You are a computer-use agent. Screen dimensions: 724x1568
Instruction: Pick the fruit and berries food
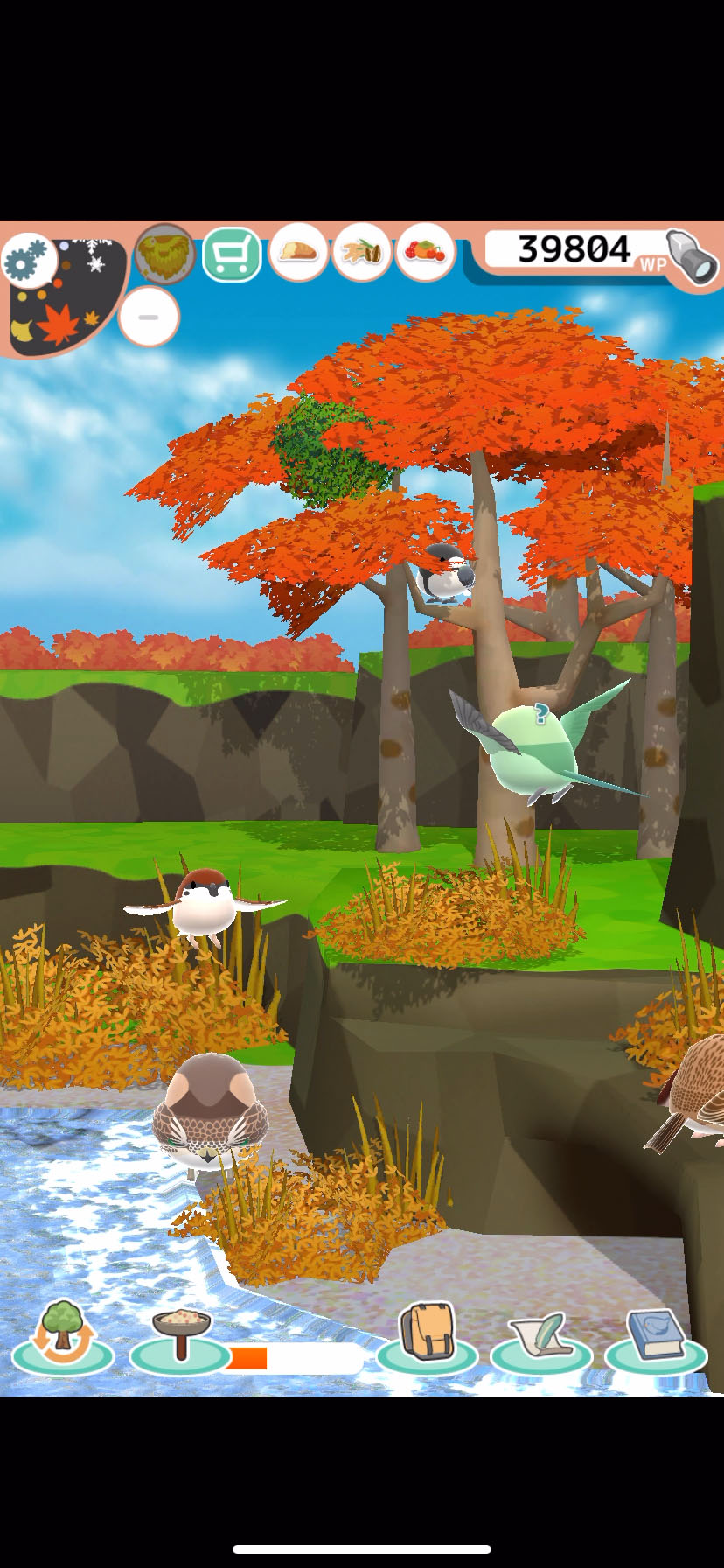pos(425,253)
